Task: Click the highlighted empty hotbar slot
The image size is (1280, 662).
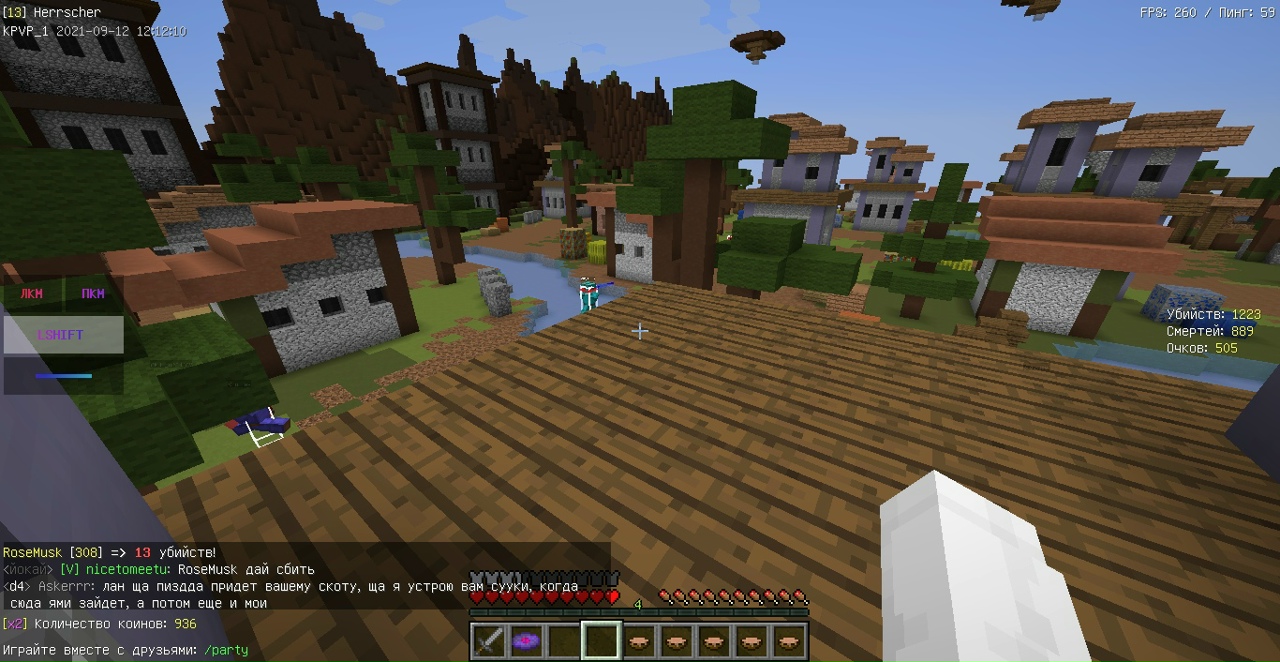Action: [602, 640]
